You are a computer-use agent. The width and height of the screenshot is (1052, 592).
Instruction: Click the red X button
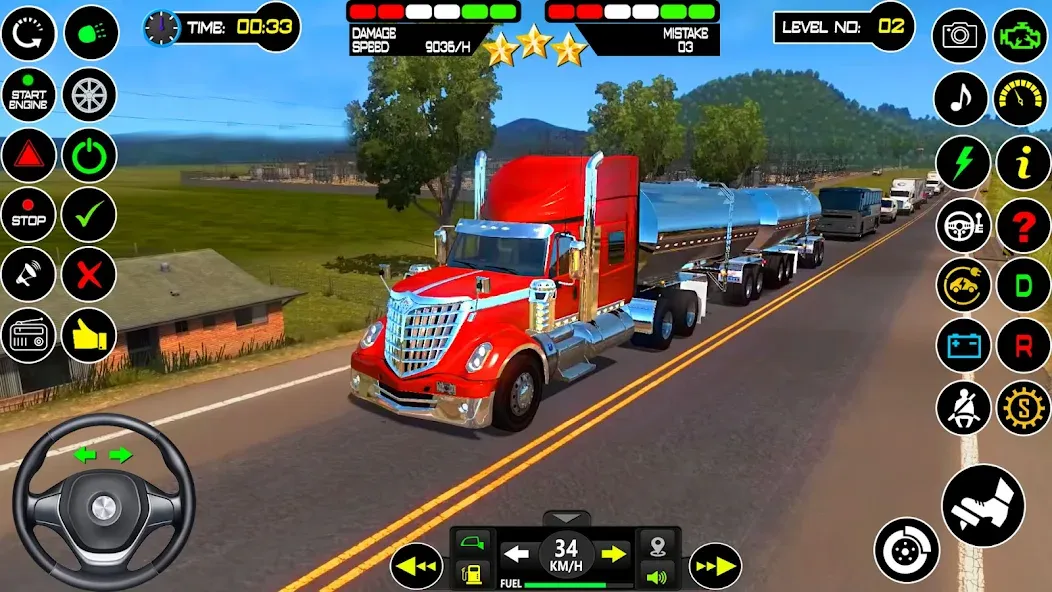point(90,274)
